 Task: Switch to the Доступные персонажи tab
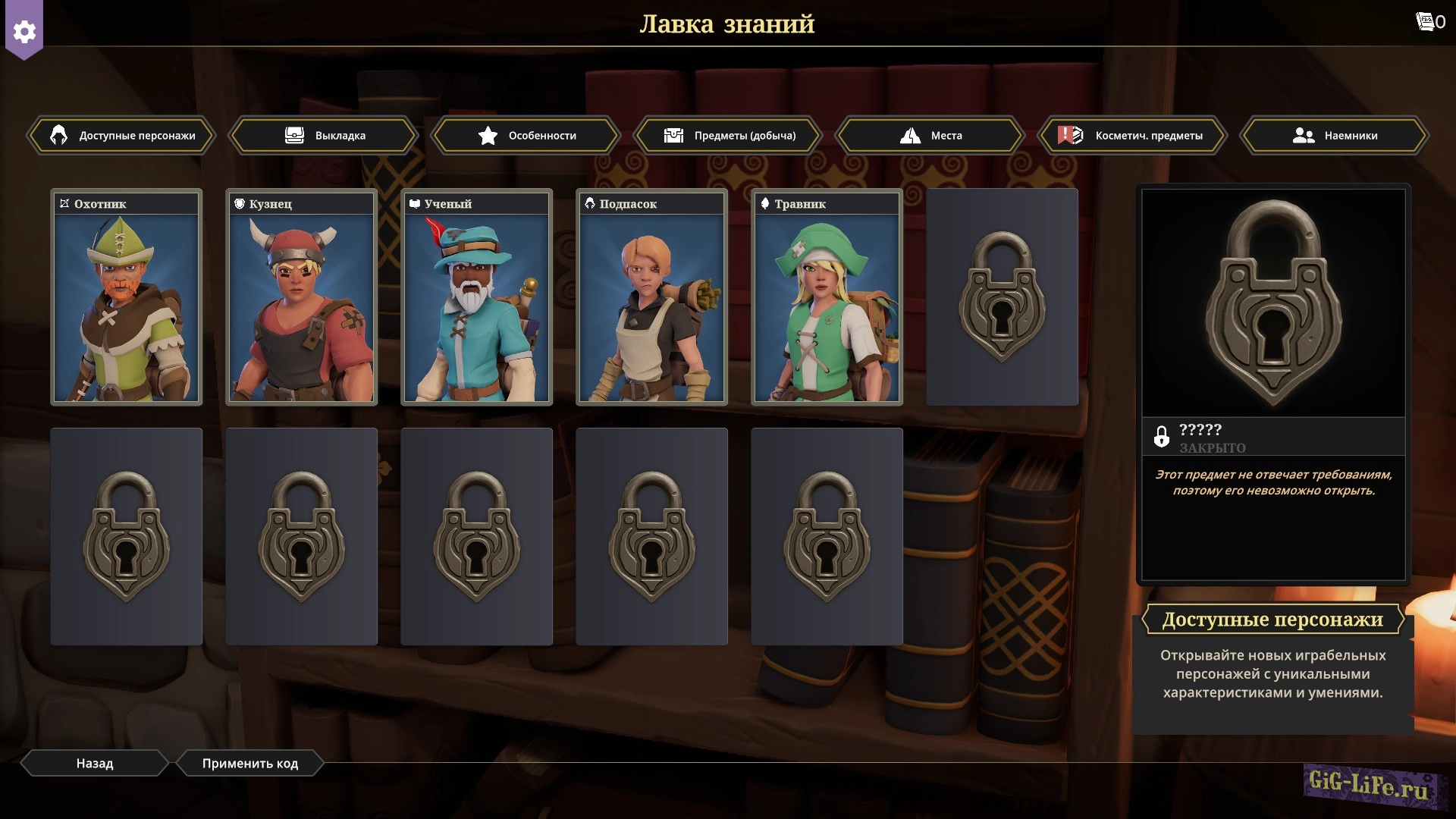coord(122,136)
